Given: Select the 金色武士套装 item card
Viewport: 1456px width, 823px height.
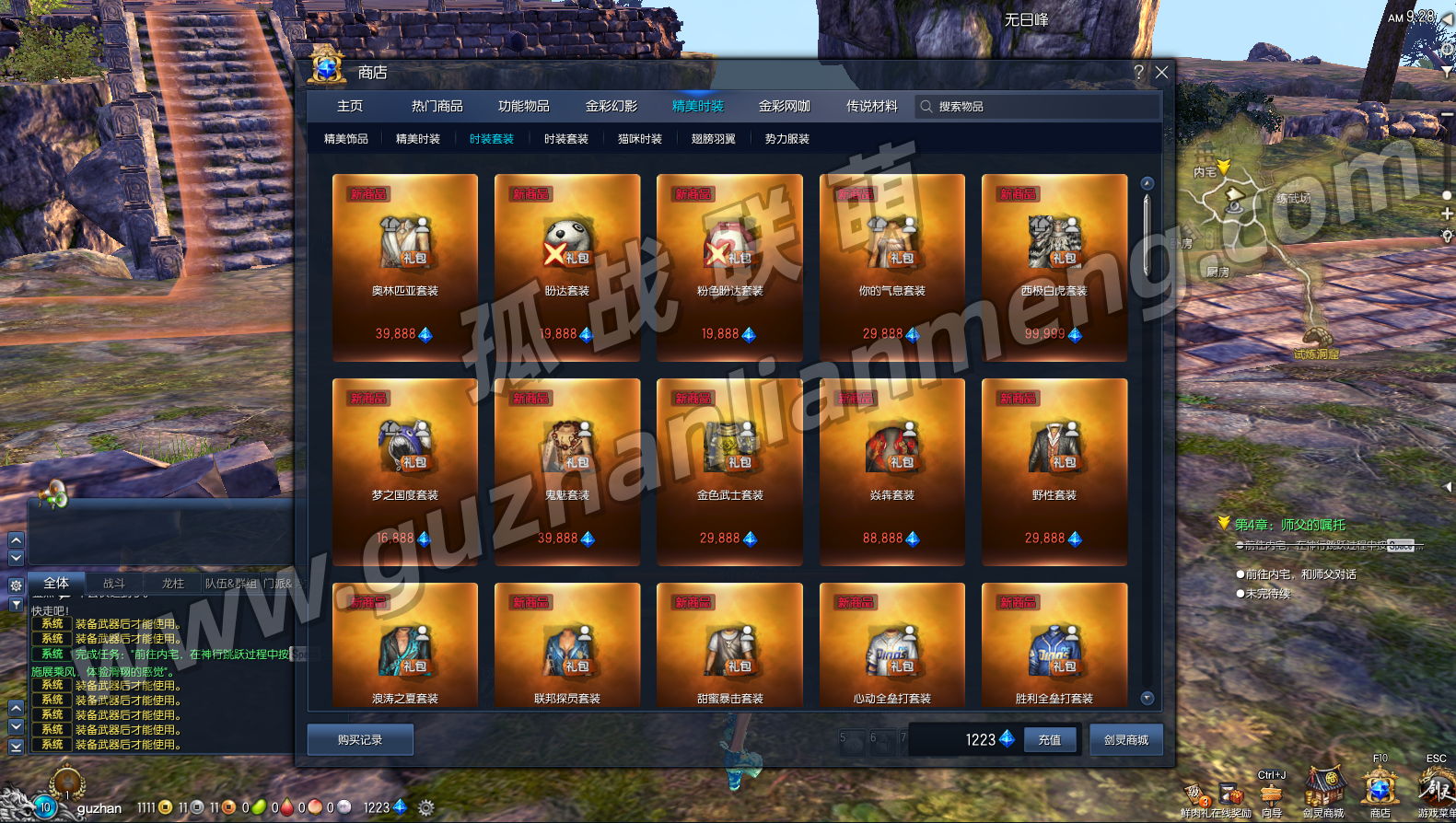Looking at the screenshot, I should (729, 471).
